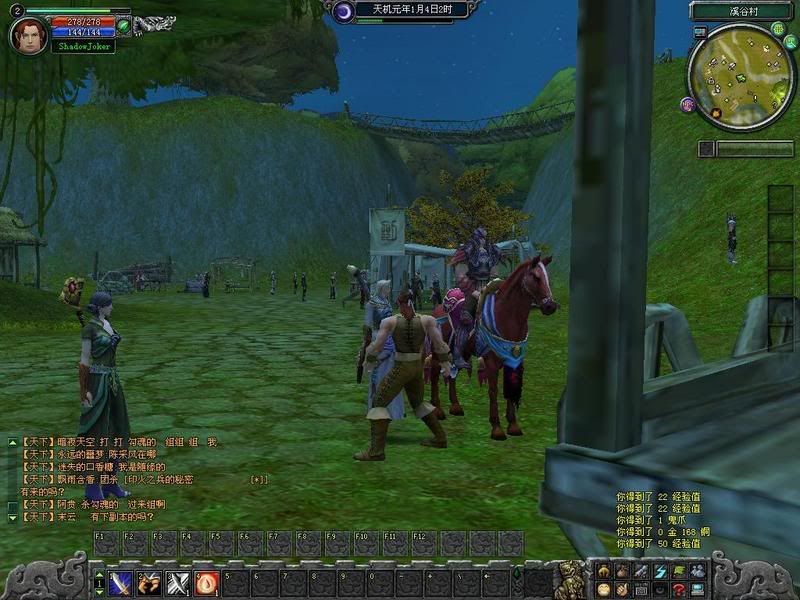
Task: Activate the sword skill in slot 1
Action: tap(121, 582)
